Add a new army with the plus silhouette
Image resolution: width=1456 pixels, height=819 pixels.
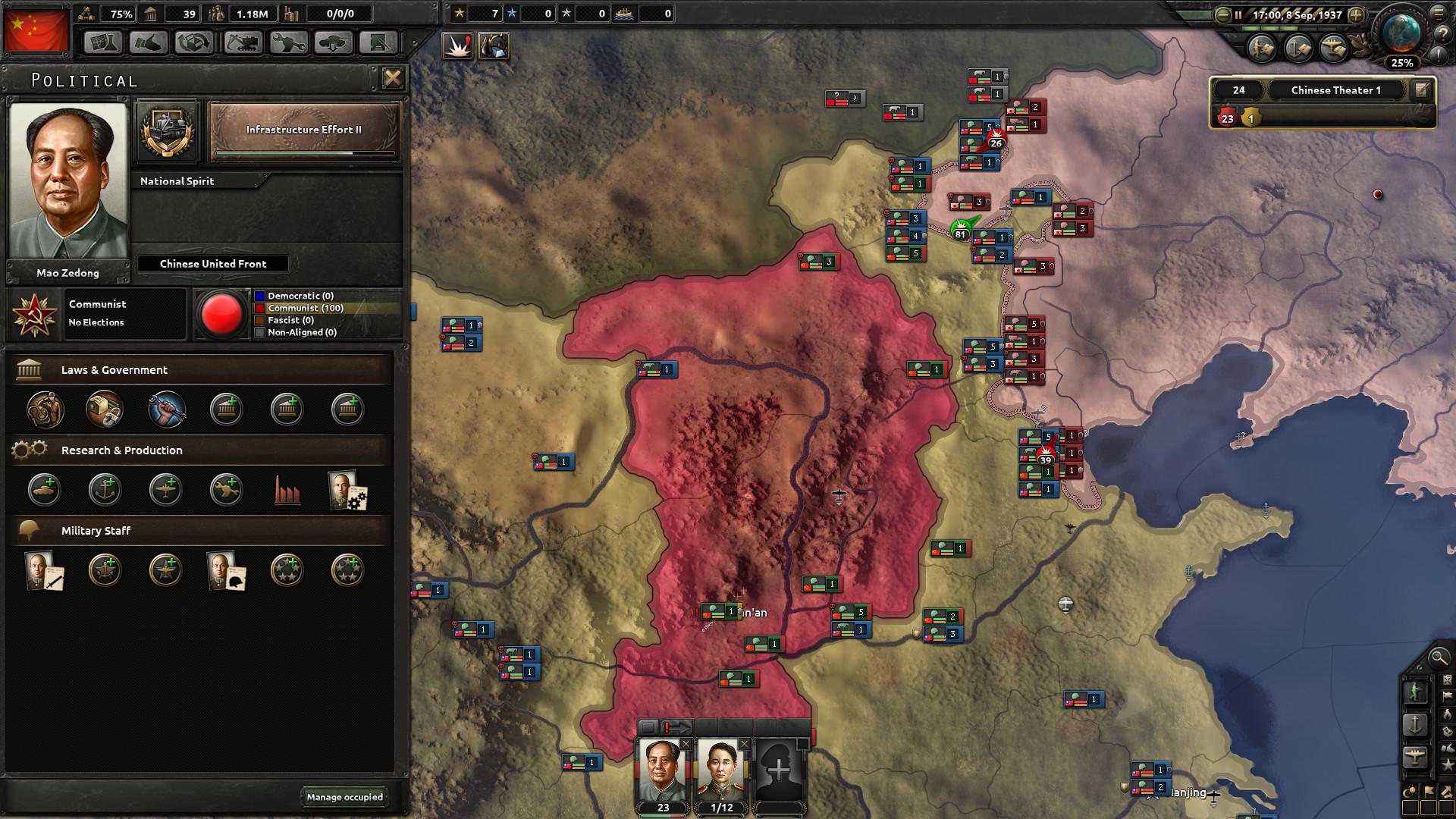pos(778,772)
